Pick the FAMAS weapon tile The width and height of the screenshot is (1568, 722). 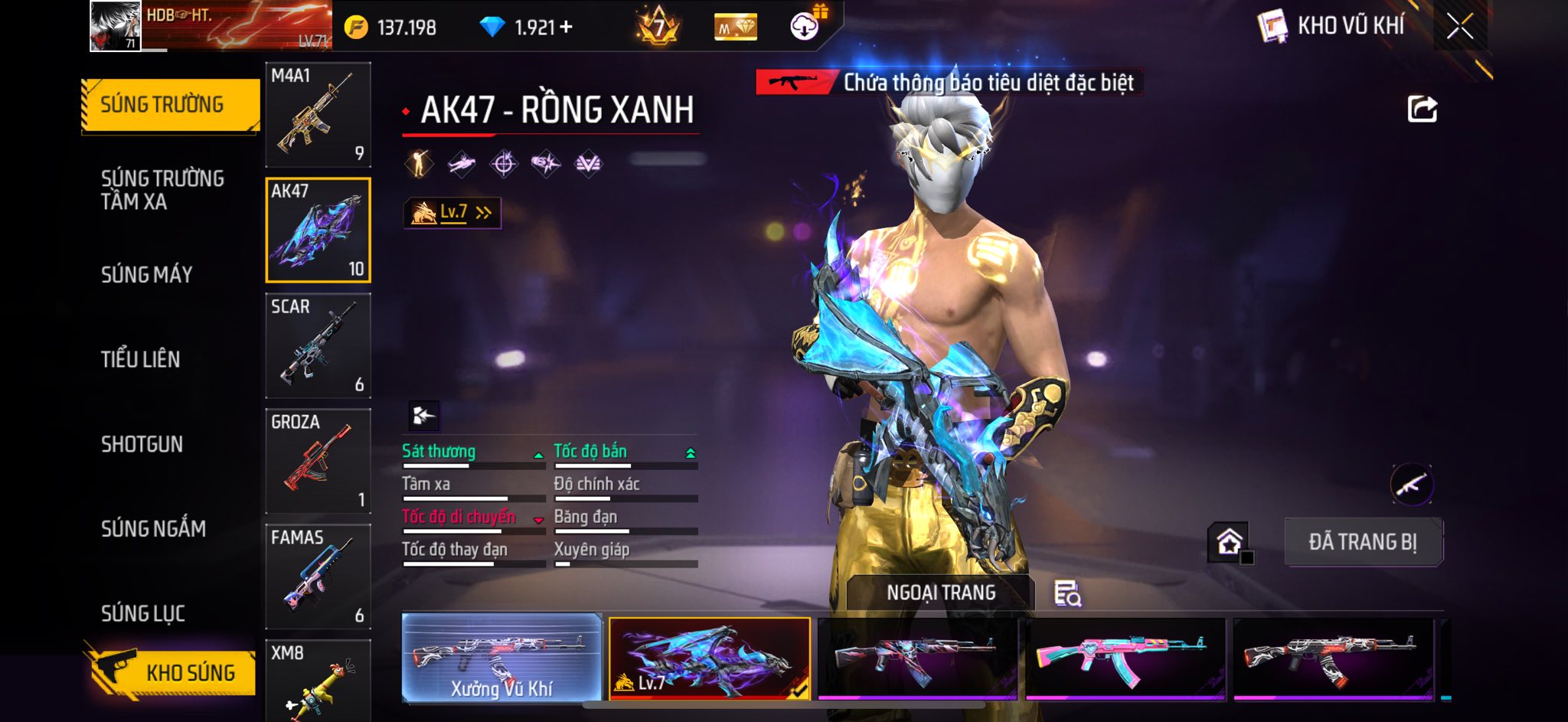pyautogui.click(x=318, y=577)
